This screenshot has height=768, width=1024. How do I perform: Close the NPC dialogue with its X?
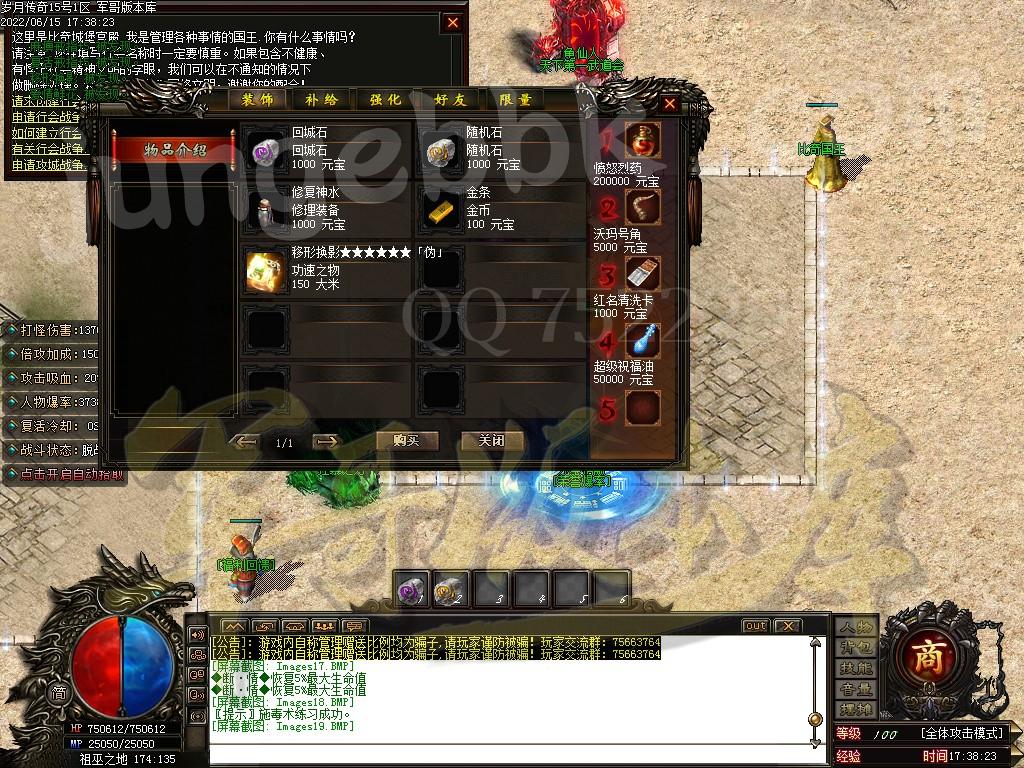coord(453,22)
